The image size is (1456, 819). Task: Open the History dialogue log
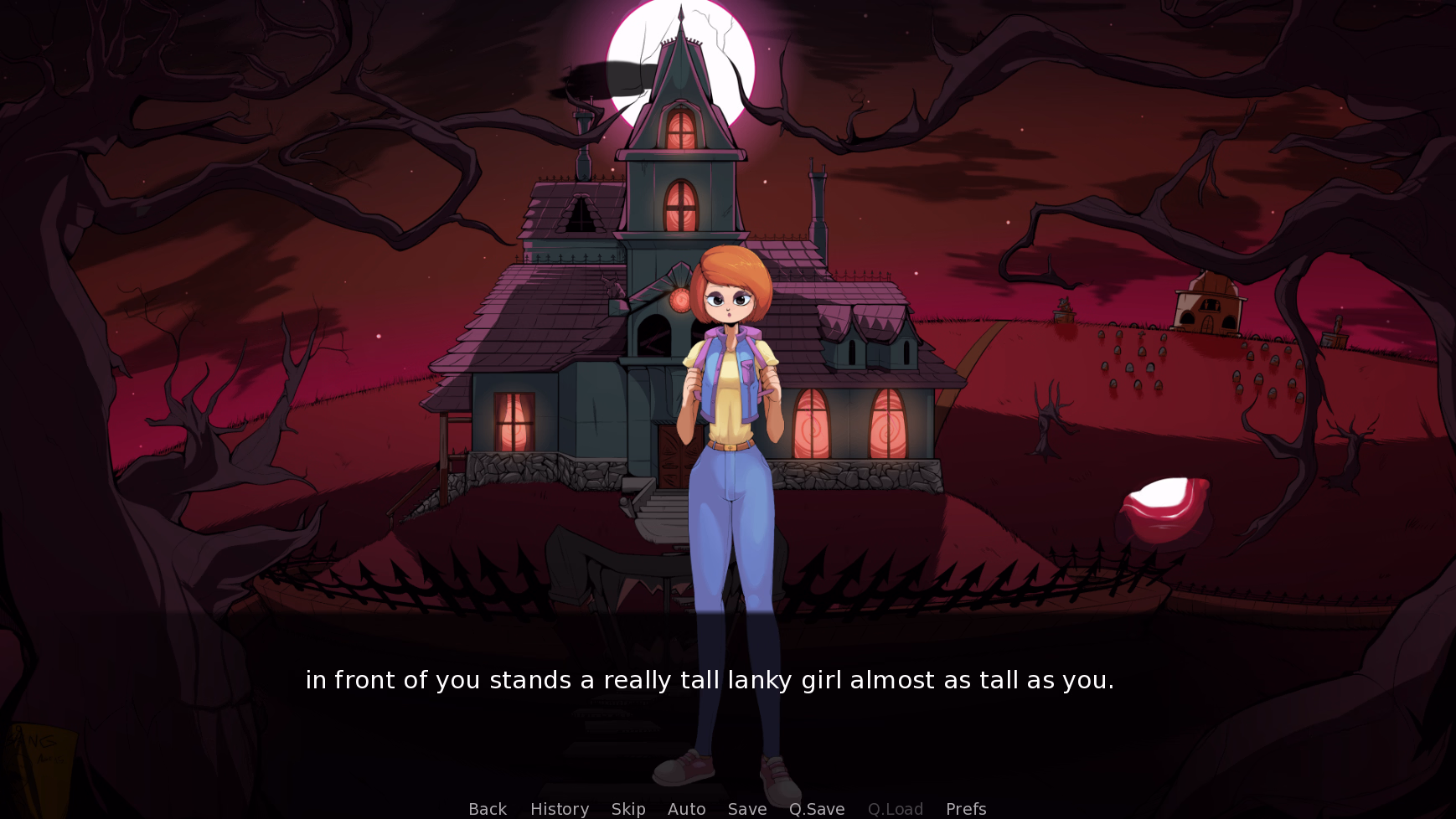[559, 808]
